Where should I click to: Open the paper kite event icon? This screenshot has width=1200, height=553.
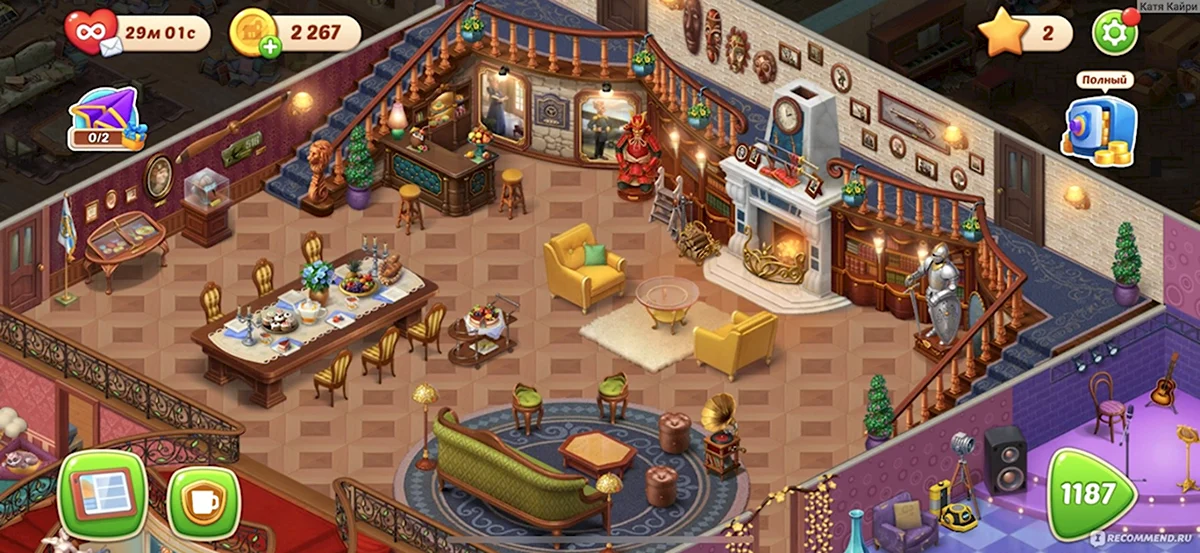coord(107,118)
